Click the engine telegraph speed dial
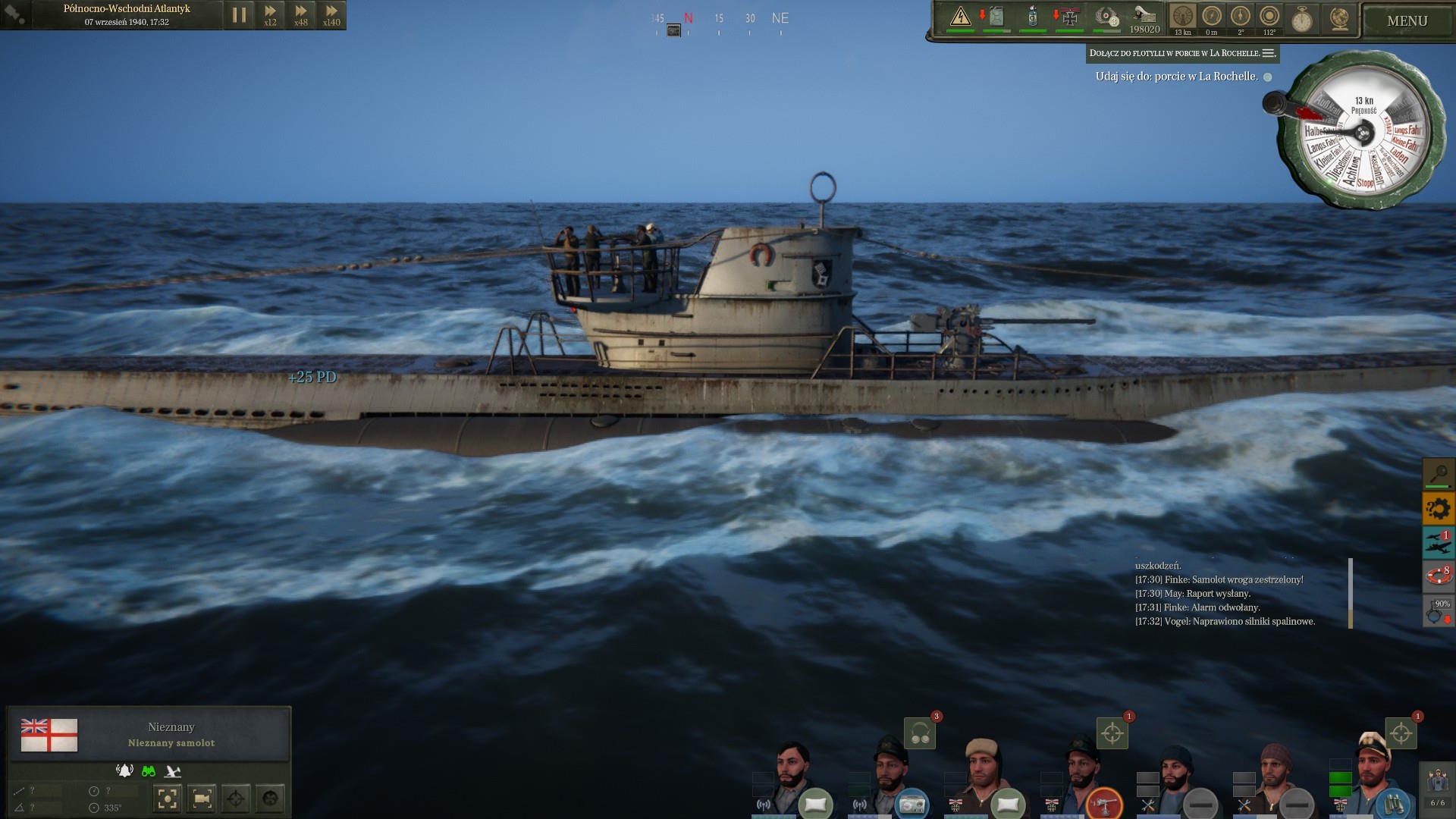Viewport: 1456px width, 819px height. [x=1363, y=134]
